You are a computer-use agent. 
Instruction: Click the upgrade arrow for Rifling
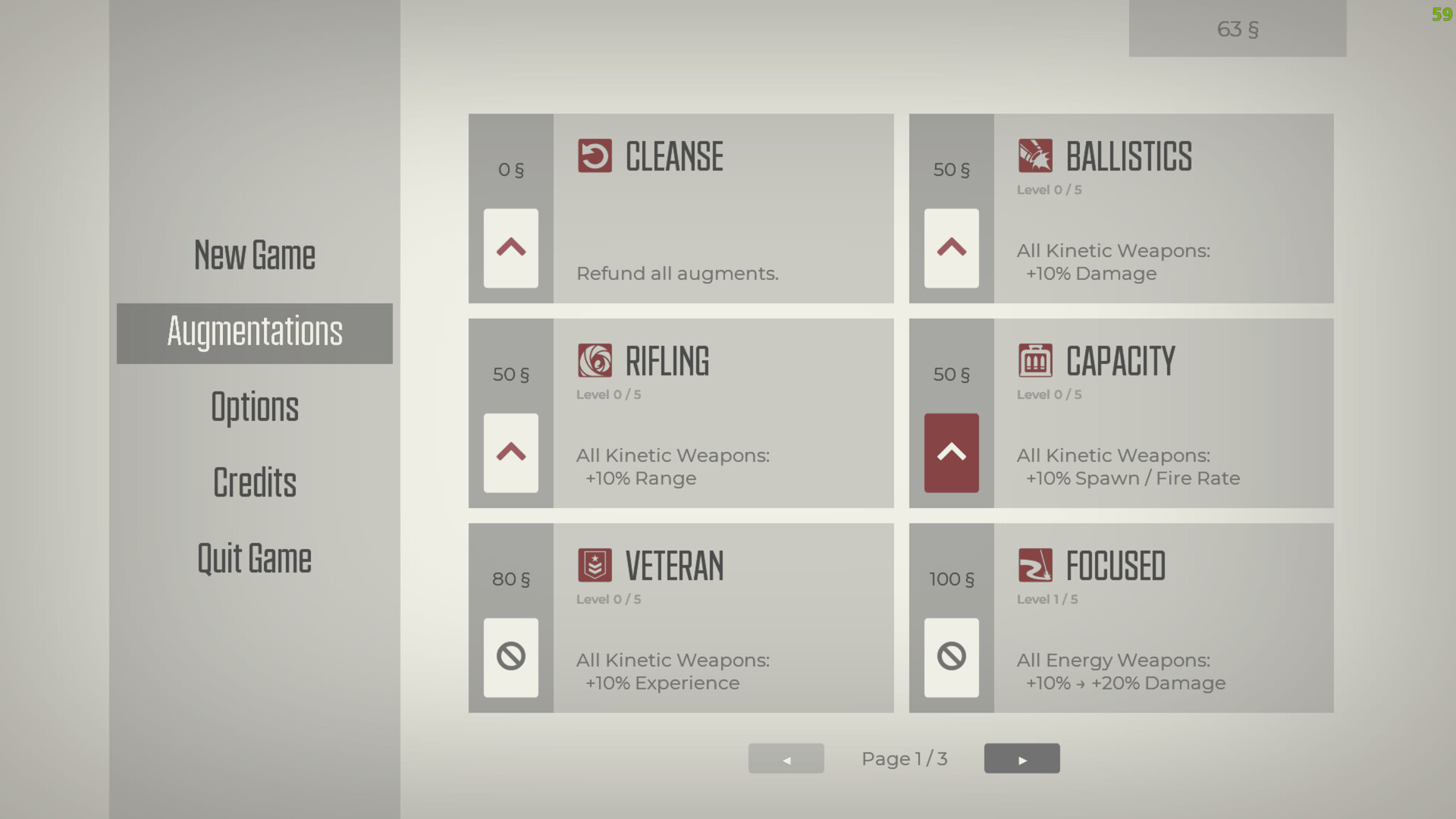click(510, 453)
